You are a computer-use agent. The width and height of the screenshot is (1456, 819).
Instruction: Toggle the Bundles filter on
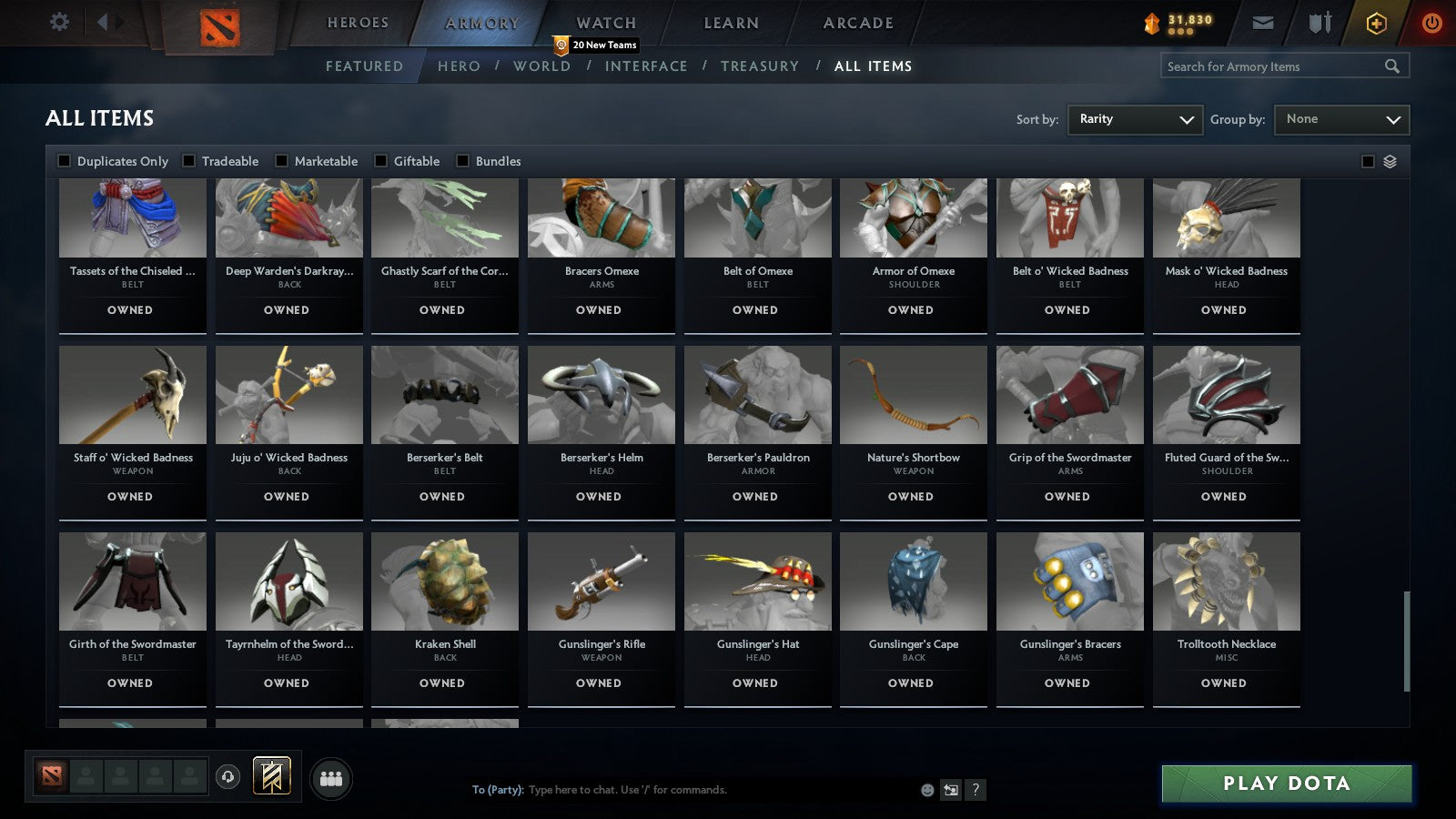click(x=462, y=160)
